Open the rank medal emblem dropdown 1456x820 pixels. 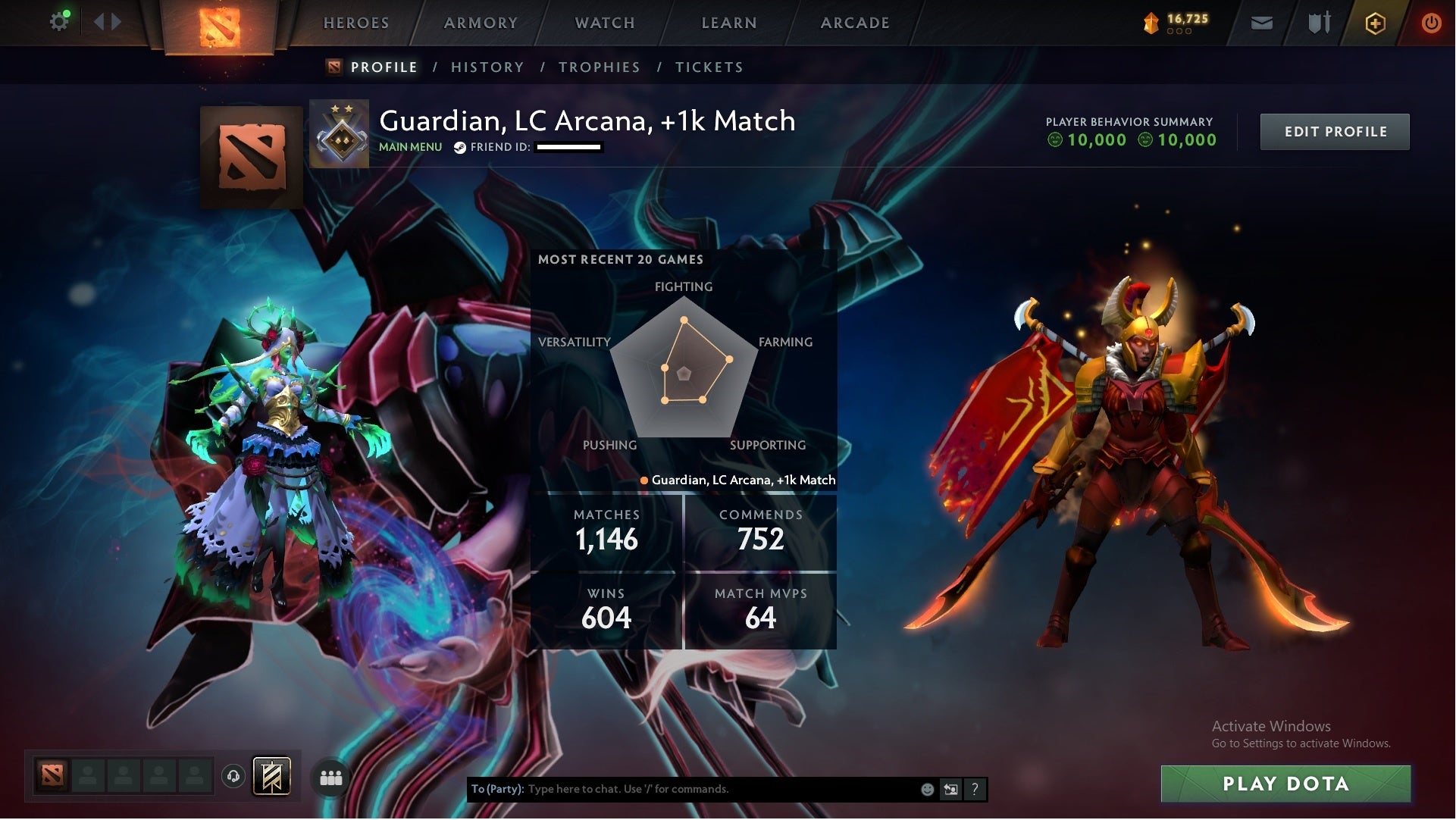click(x=339, y=132)
